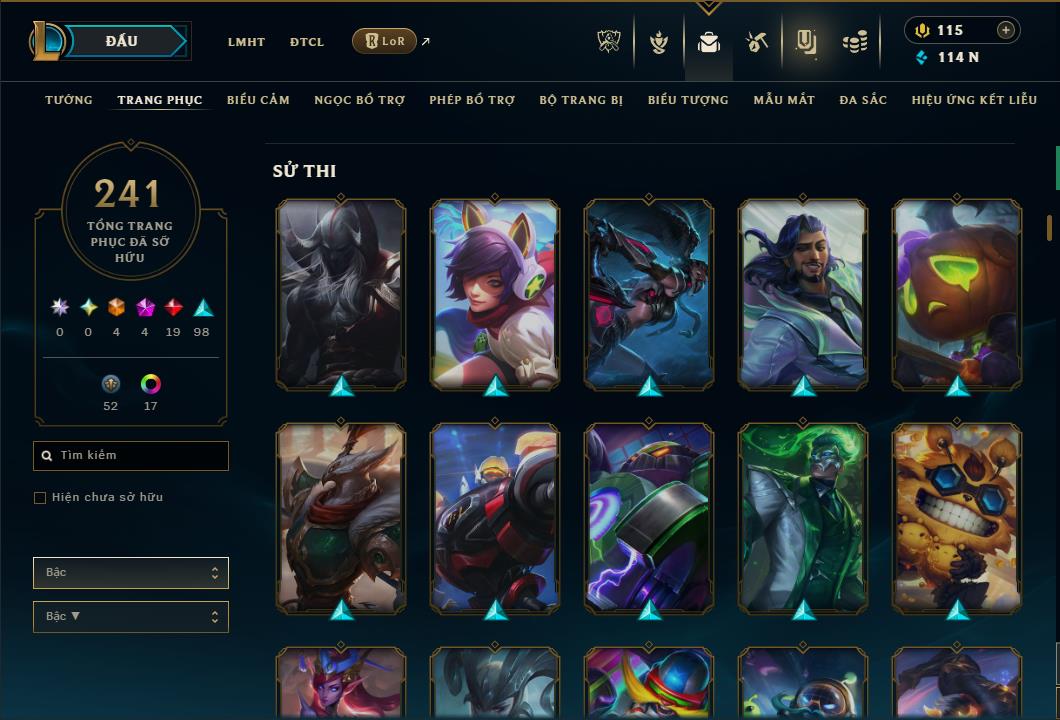Go to the BỘ TRANG BỊ tab

[581, 100]
